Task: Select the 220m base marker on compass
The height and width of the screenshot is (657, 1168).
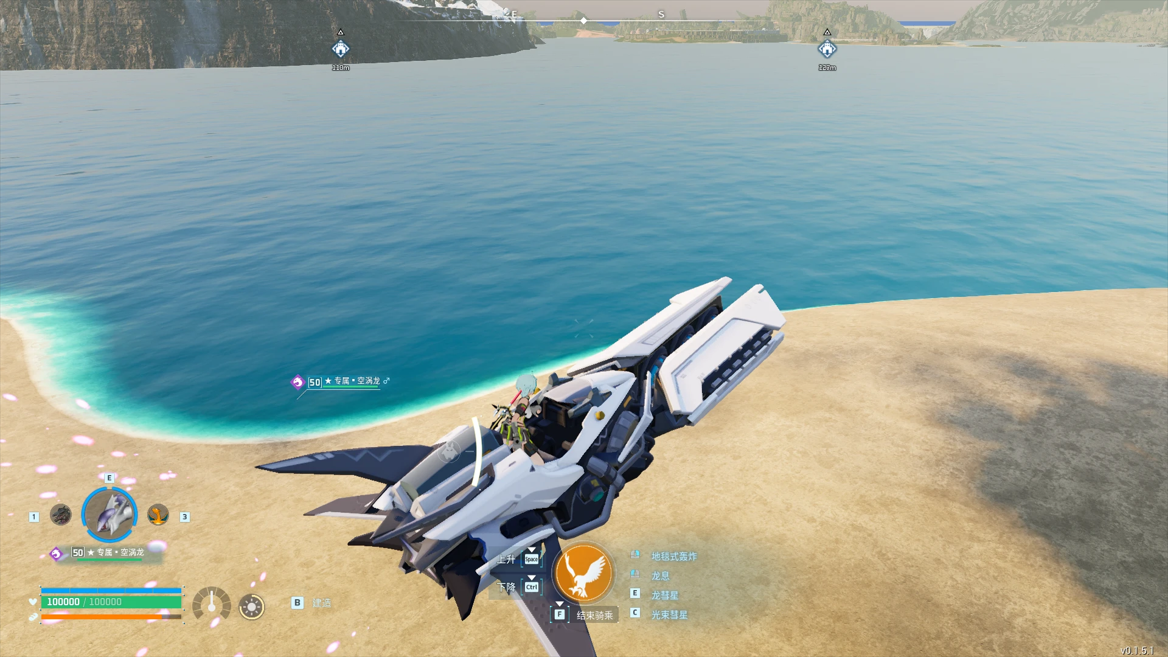Action: tap(827, 49)
